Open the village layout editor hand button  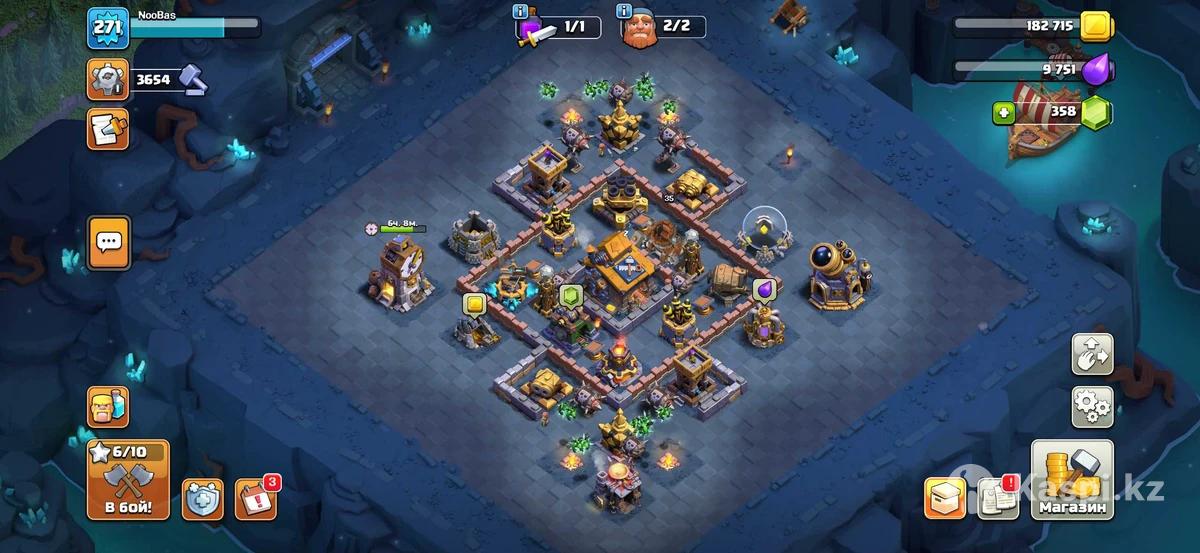[x=1092, y=353]
